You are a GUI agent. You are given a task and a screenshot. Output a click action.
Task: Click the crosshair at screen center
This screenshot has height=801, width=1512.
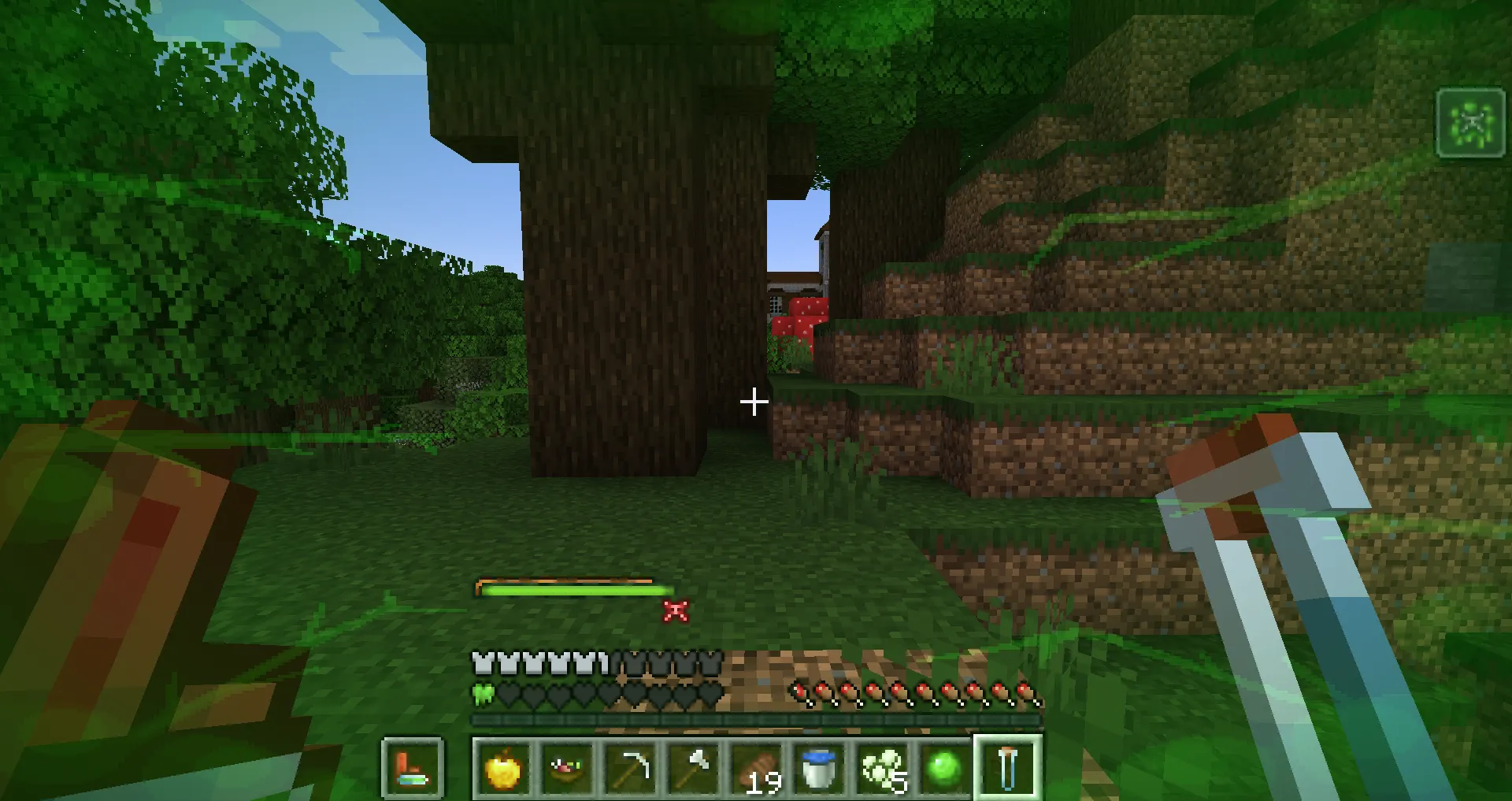[754, 402]
